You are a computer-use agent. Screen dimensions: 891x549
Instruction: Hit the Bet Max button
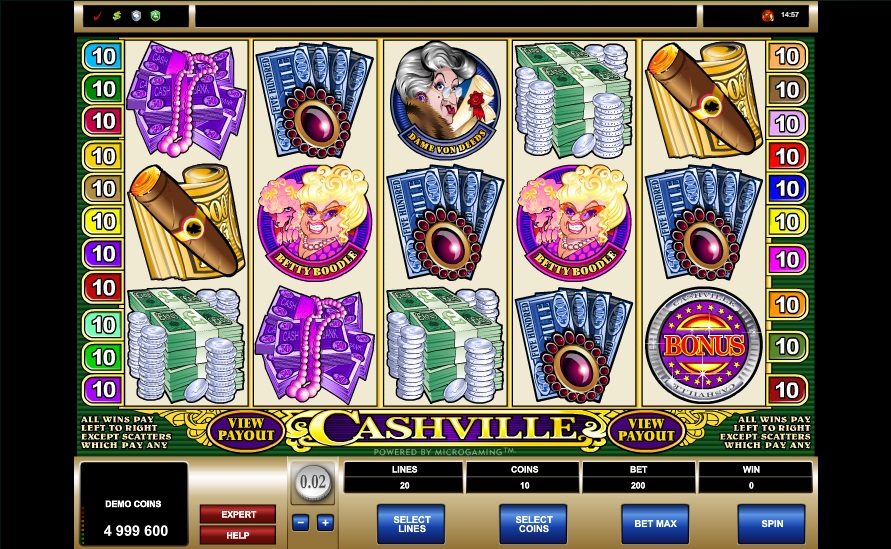655,522
